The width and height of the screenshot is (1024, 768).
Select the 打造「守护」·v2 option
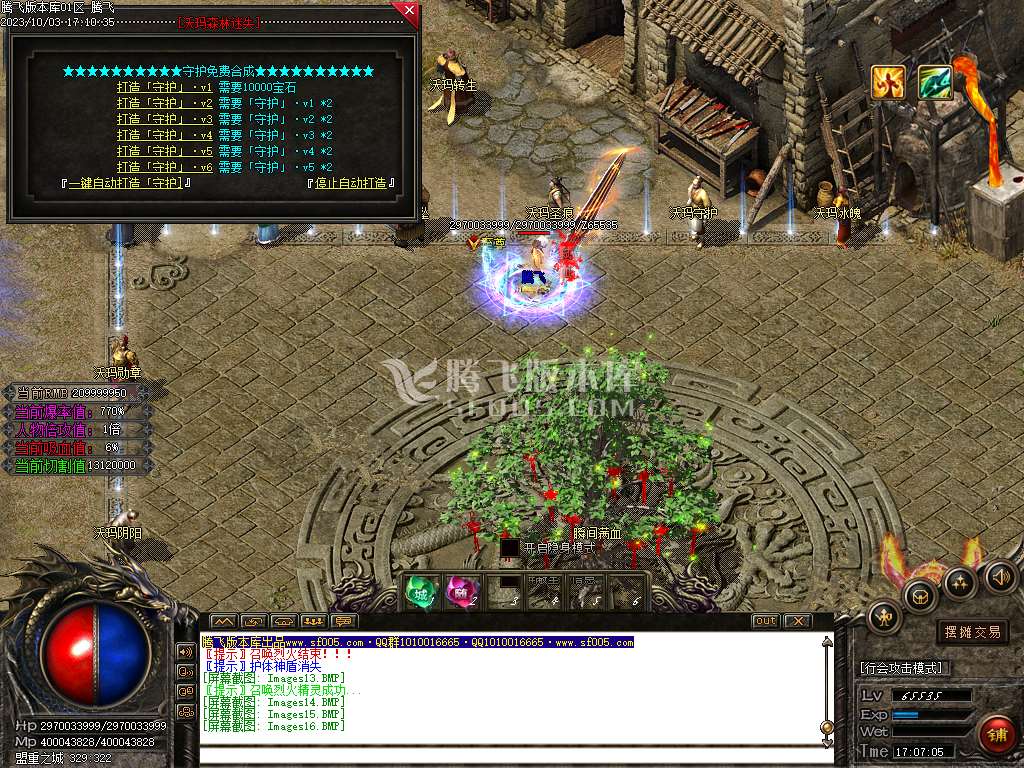click(165, 103)
